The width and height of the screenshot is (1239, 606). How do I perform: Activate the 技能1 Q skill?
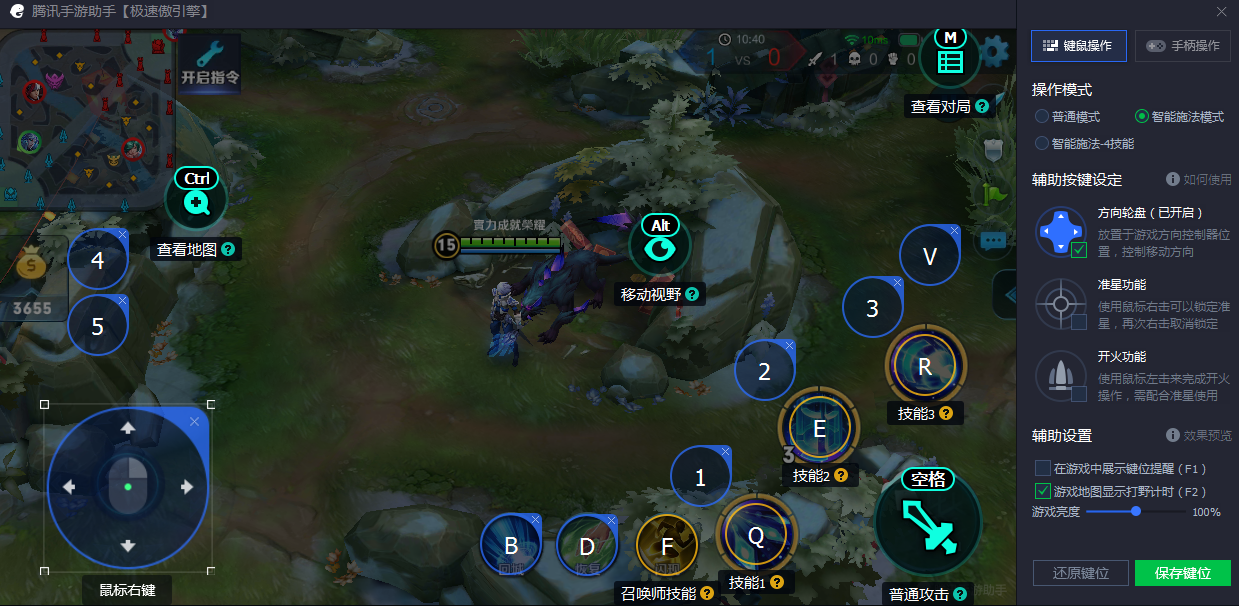click(x=756, y=536)
